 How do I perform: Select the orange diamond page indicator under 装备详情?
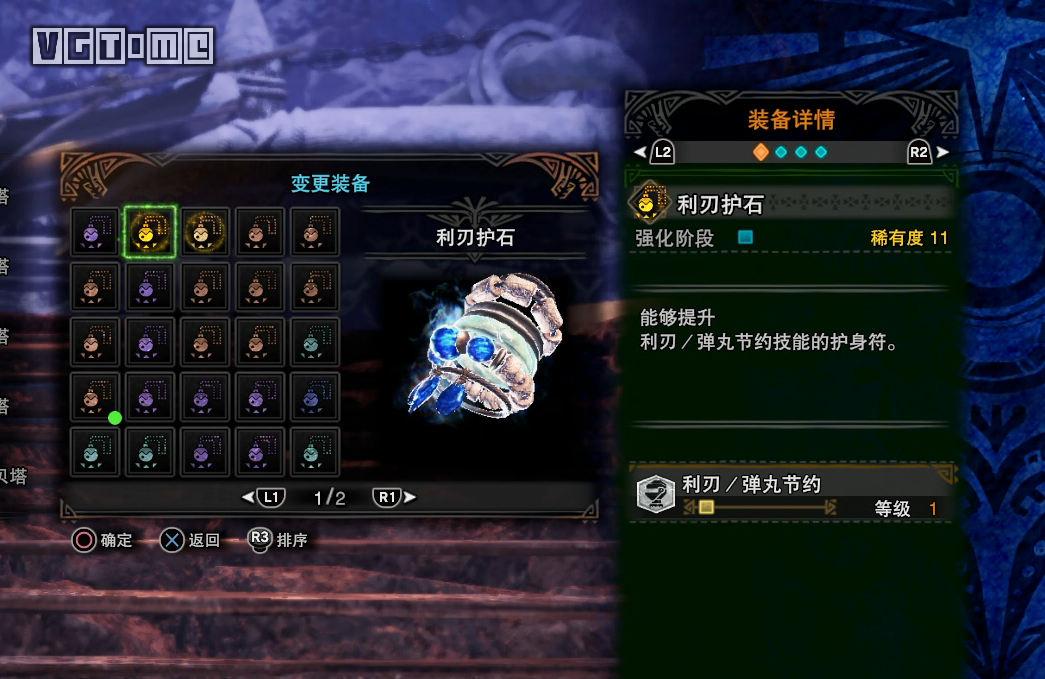pyautogui.click(x=761, y=152)
